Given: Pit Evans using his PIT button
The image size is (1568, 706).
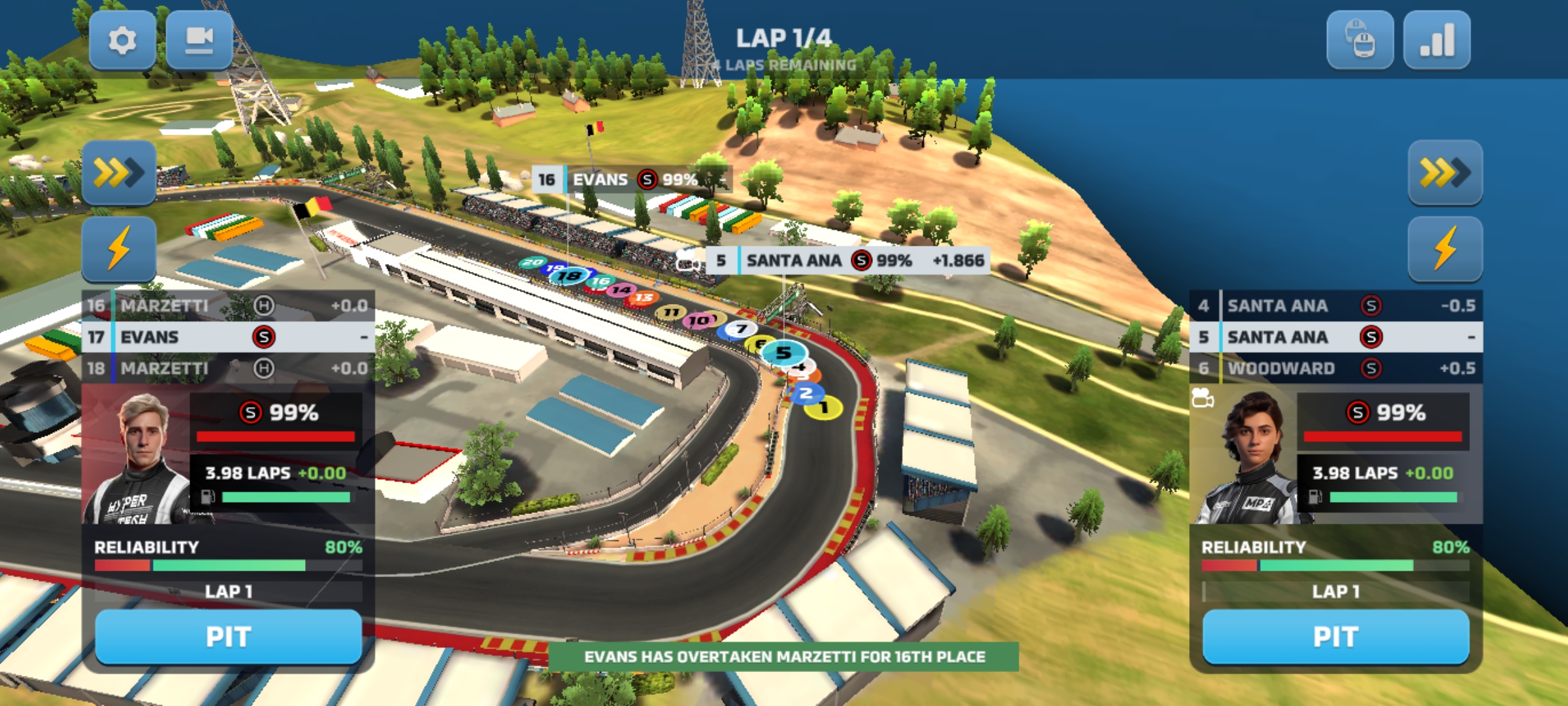Looking at the screenshot, I should click(228, 636).
